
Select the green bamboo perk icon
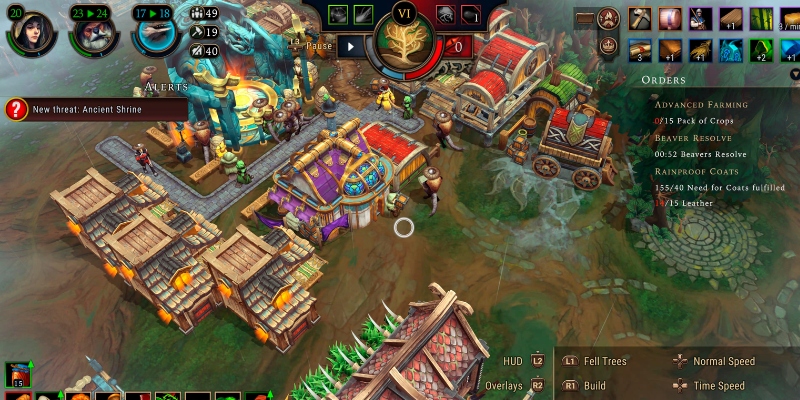click(x=762, y=18)
